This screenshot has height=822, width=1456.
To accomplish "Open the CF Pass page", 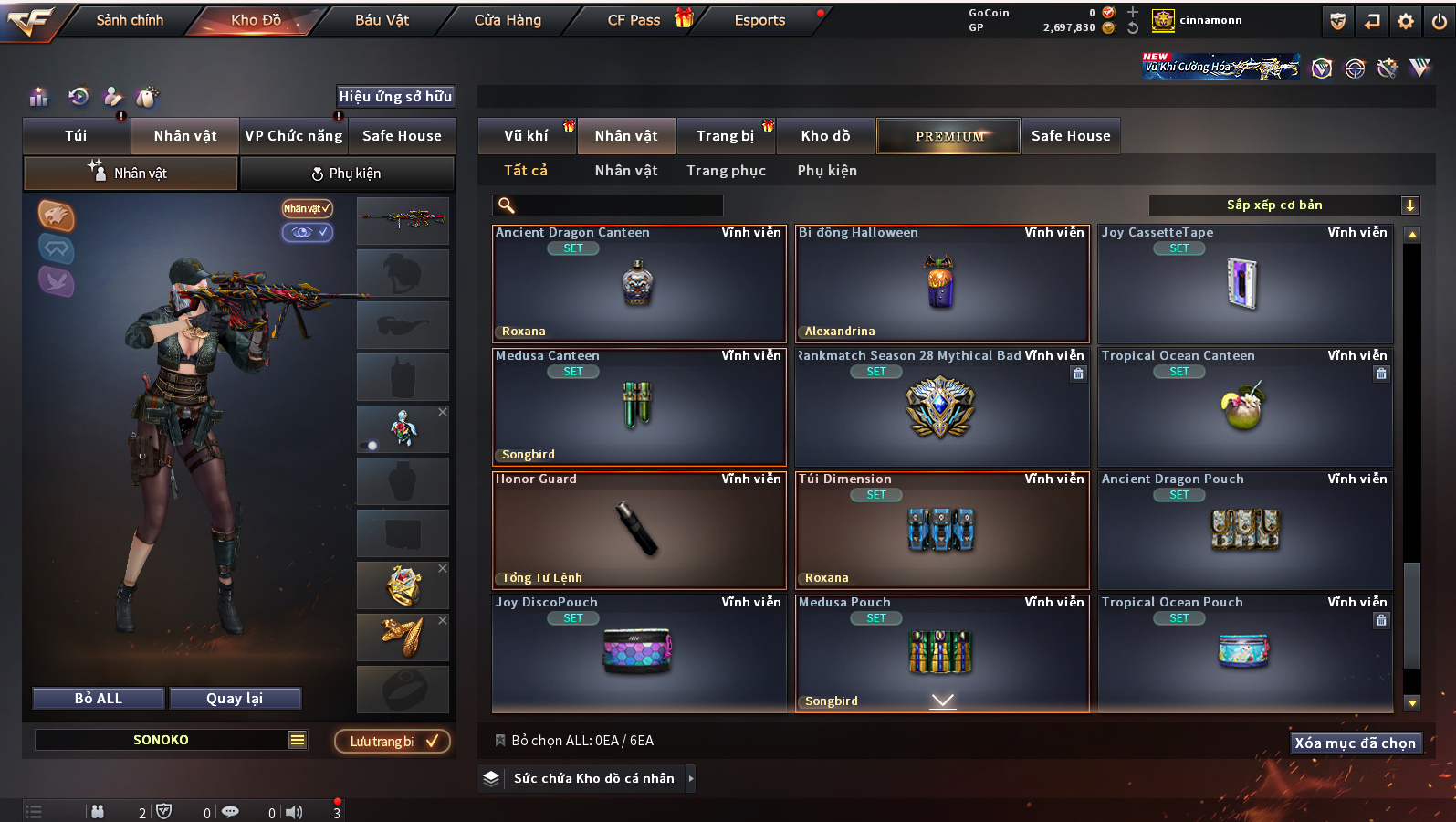I will 634,20.
